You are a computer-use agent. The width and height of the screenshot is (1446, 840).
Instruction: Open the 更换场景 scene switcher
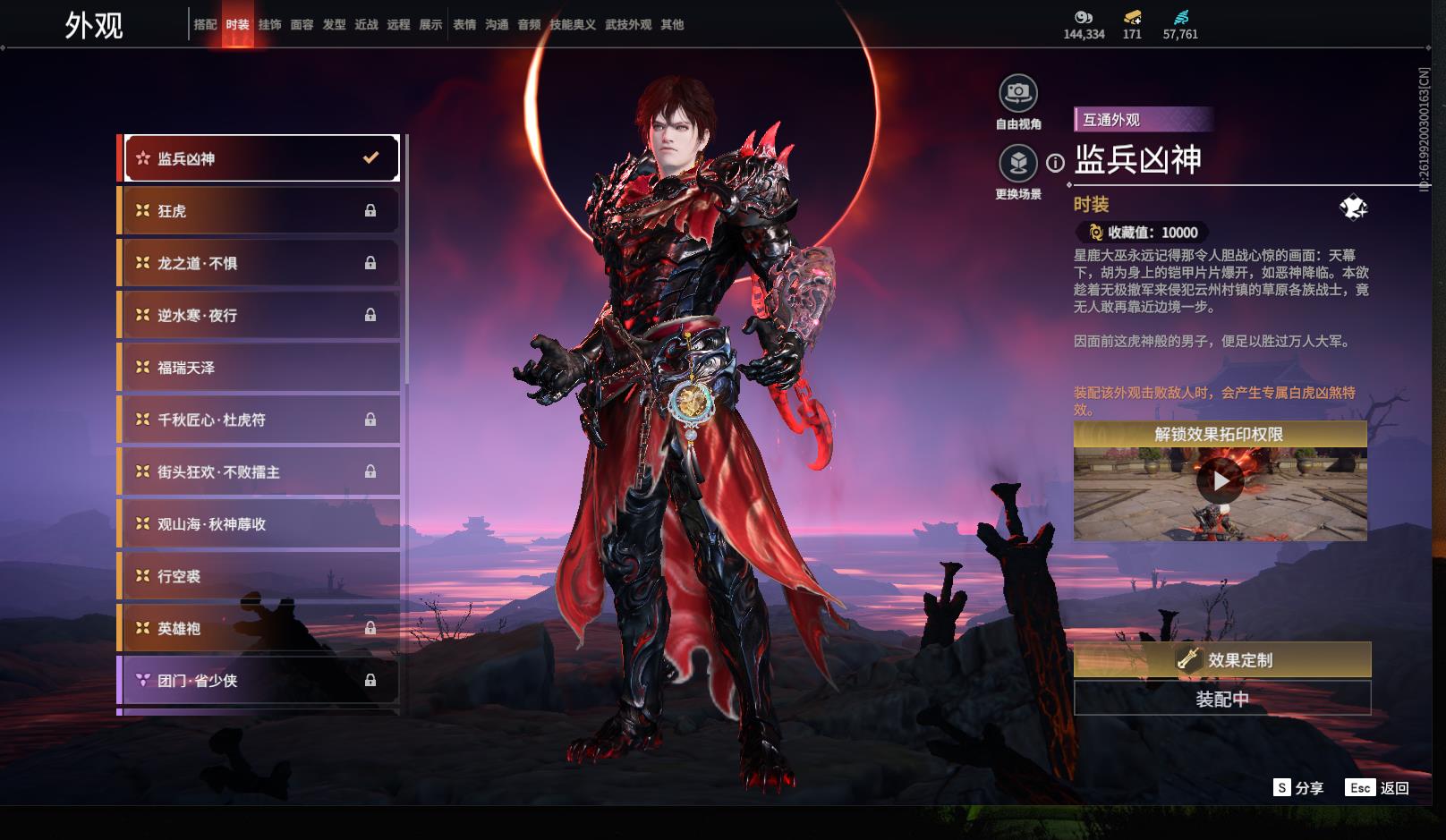click(x=1017, y=164)
